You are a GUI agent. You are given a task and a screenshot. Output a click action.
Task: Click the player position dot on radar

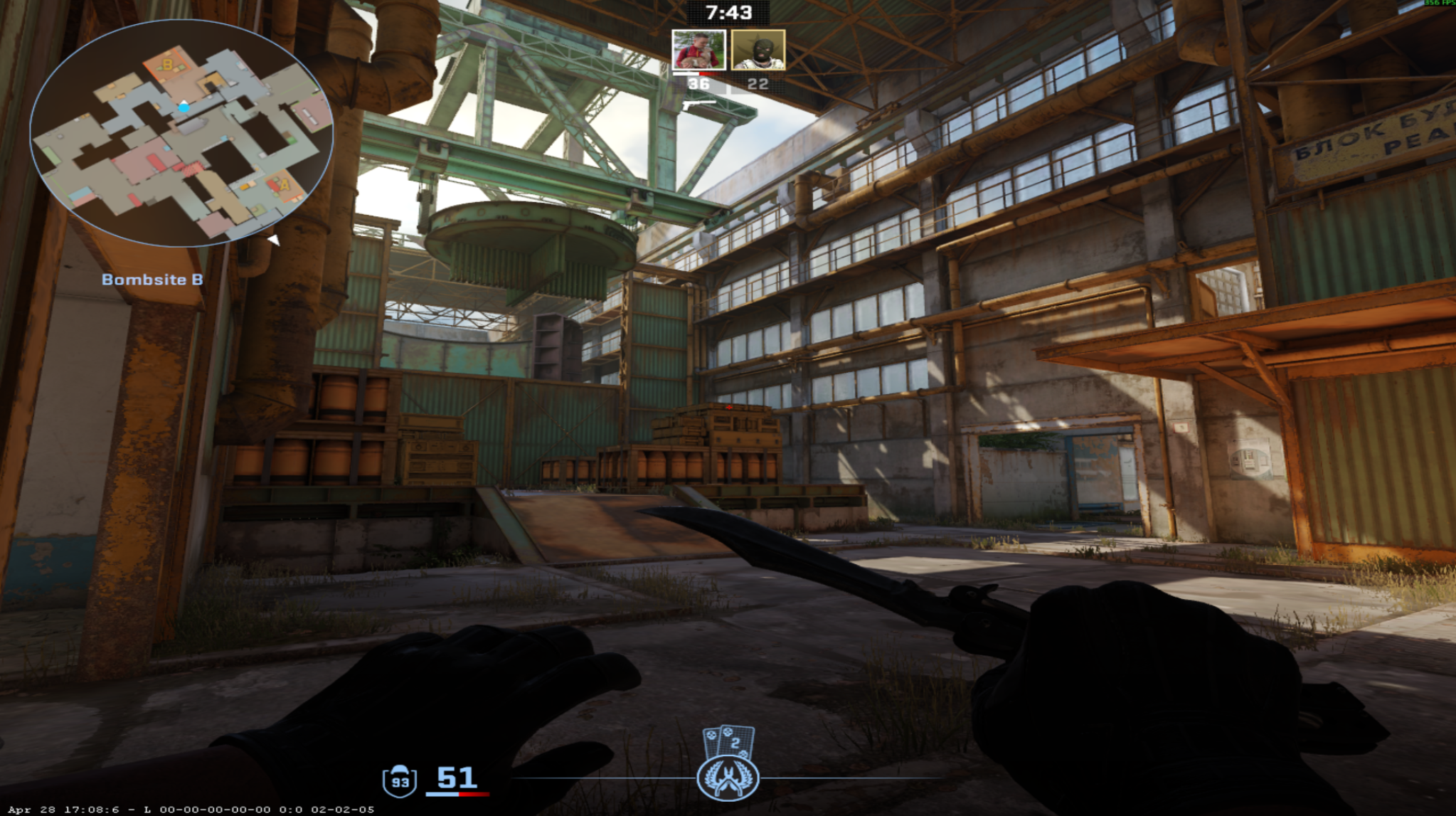point(185,107)
